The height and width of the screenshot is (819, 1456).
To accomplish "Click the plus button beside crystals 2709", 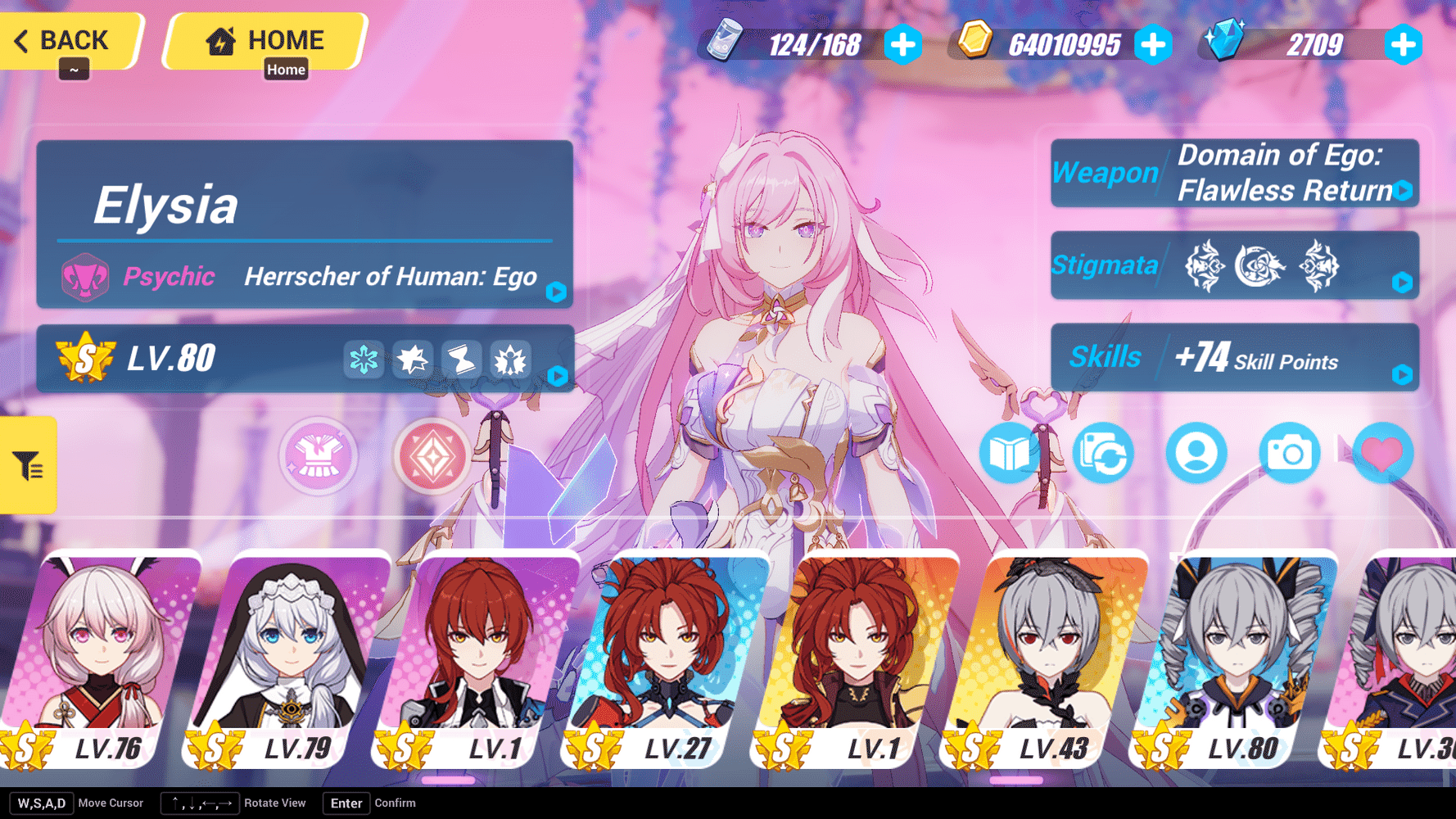I will click(1404, 46).
